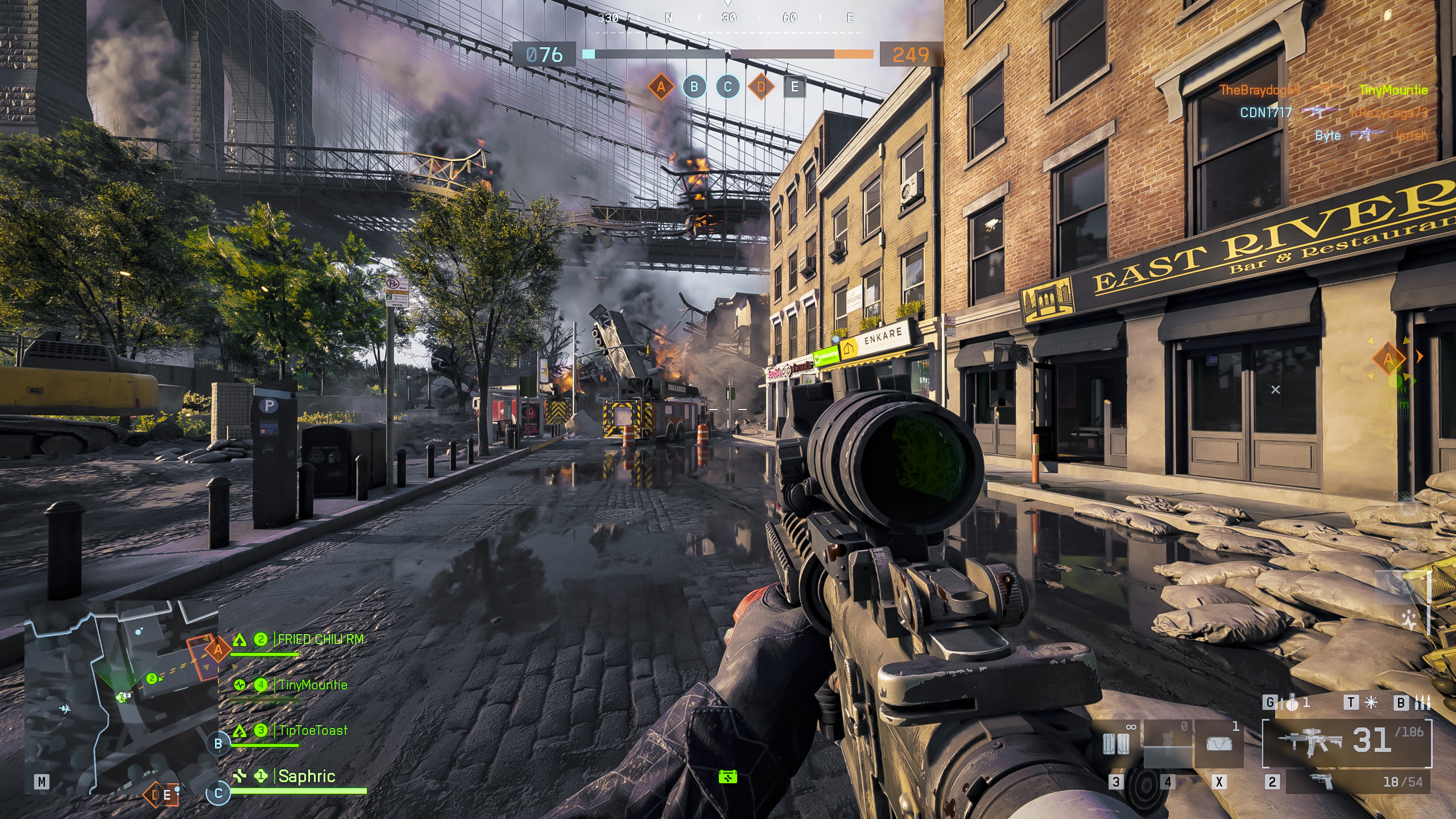Select objective E in the top capture bar
This screenshot has height=819, width=1456.
click(x=795, y=87)
